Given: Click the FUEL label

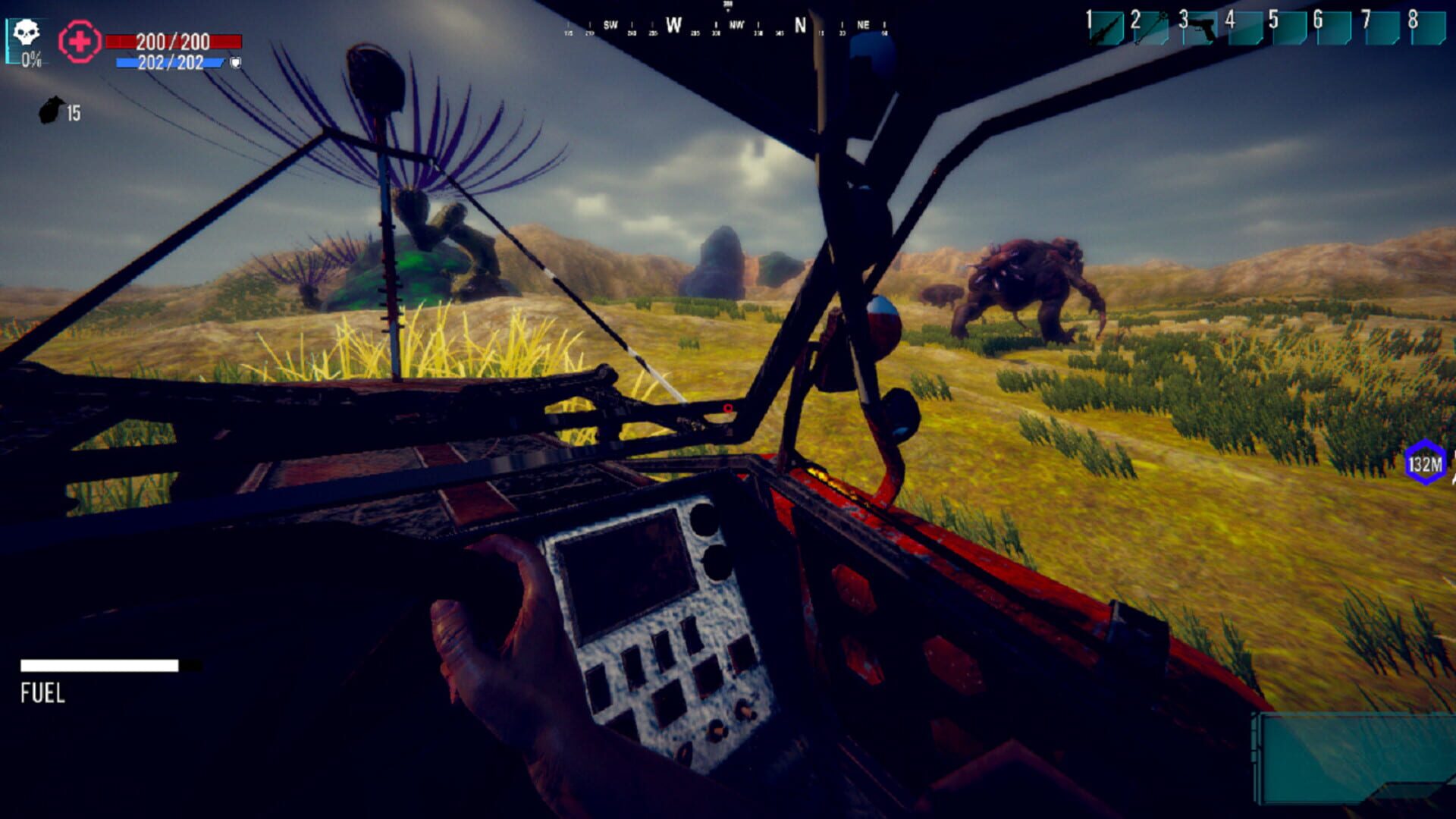Looking at the screenshot, I should point(43,691).
